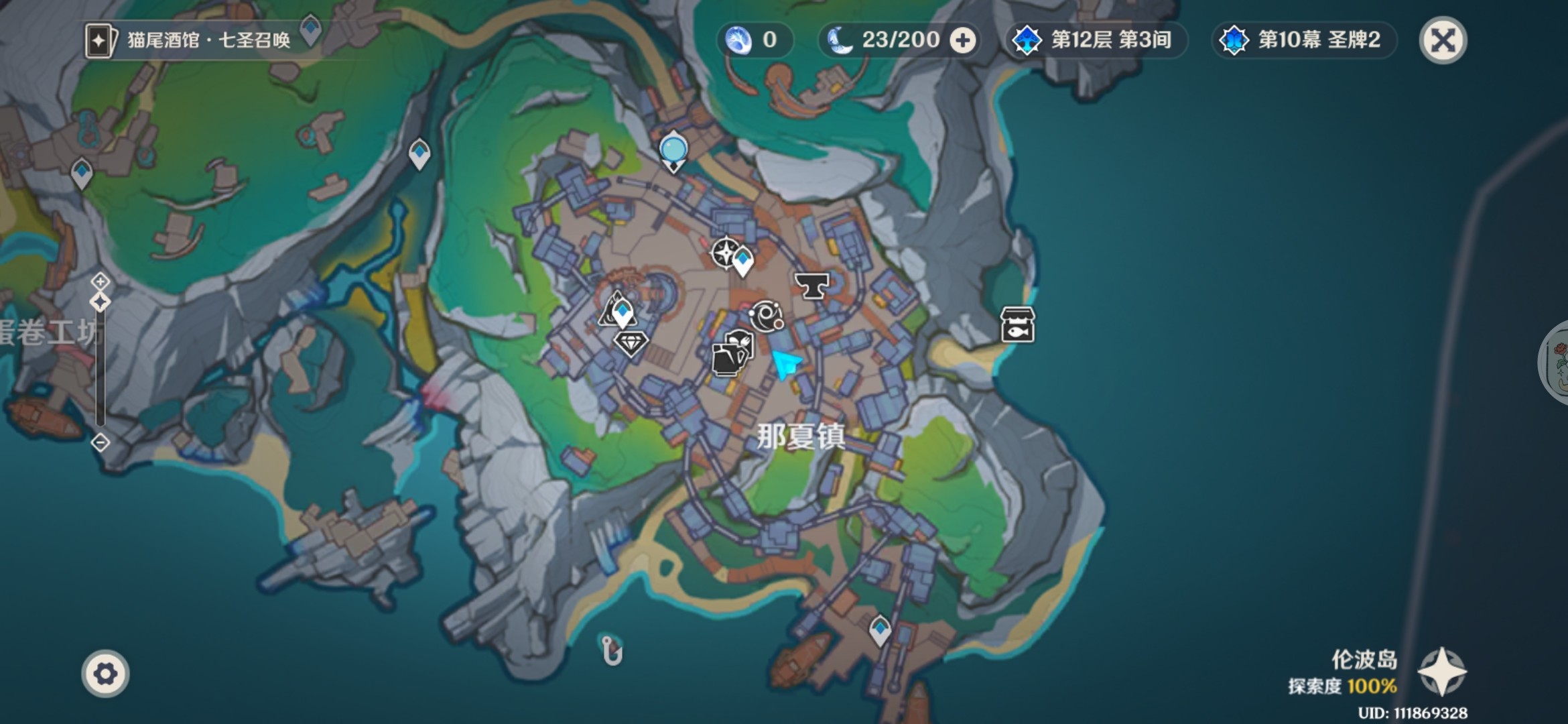Select the blacksmith anvil map marker

[811, 286]
